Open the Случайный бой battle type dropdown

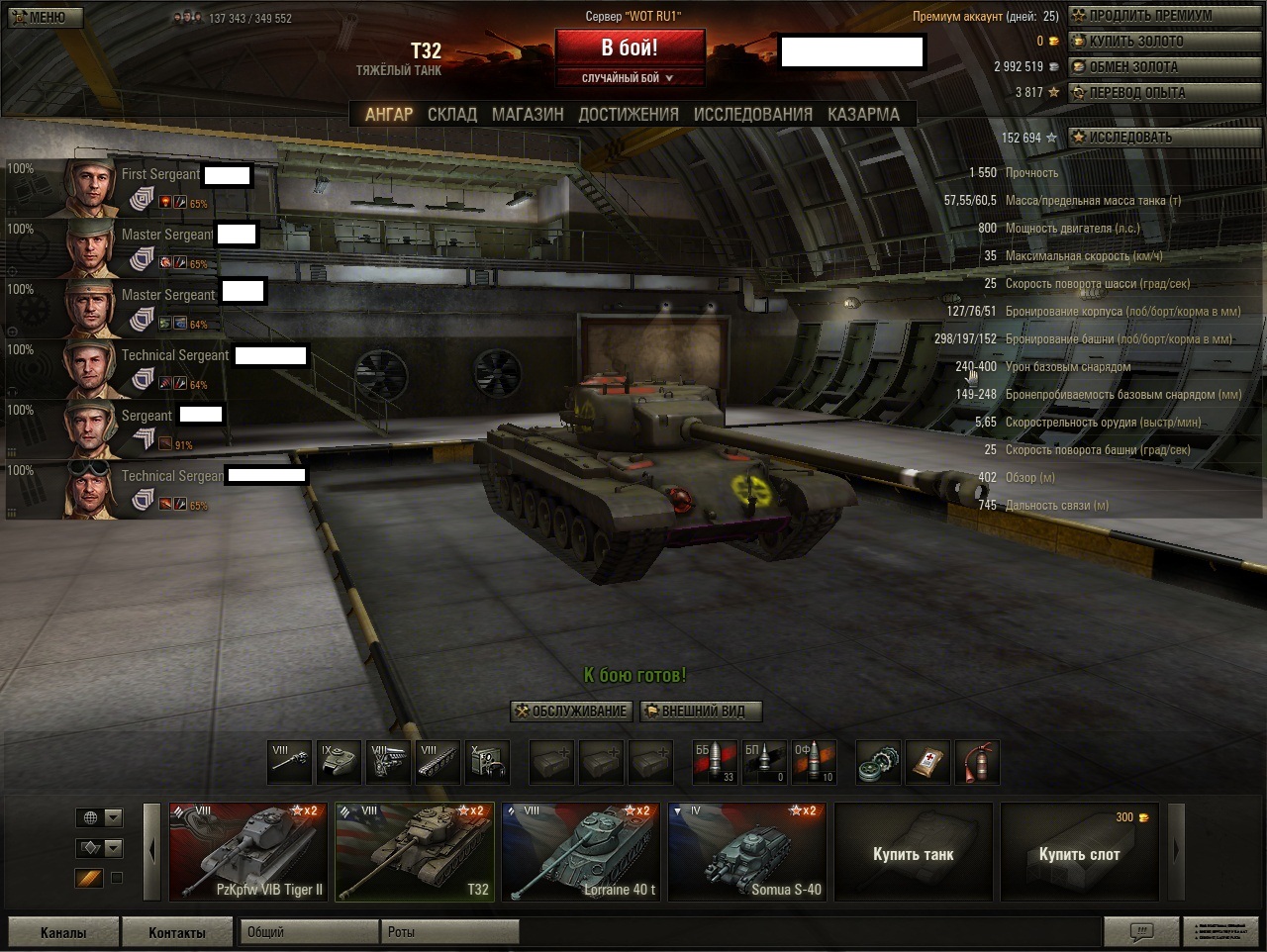pyautogui.click(x=630, y=78)
